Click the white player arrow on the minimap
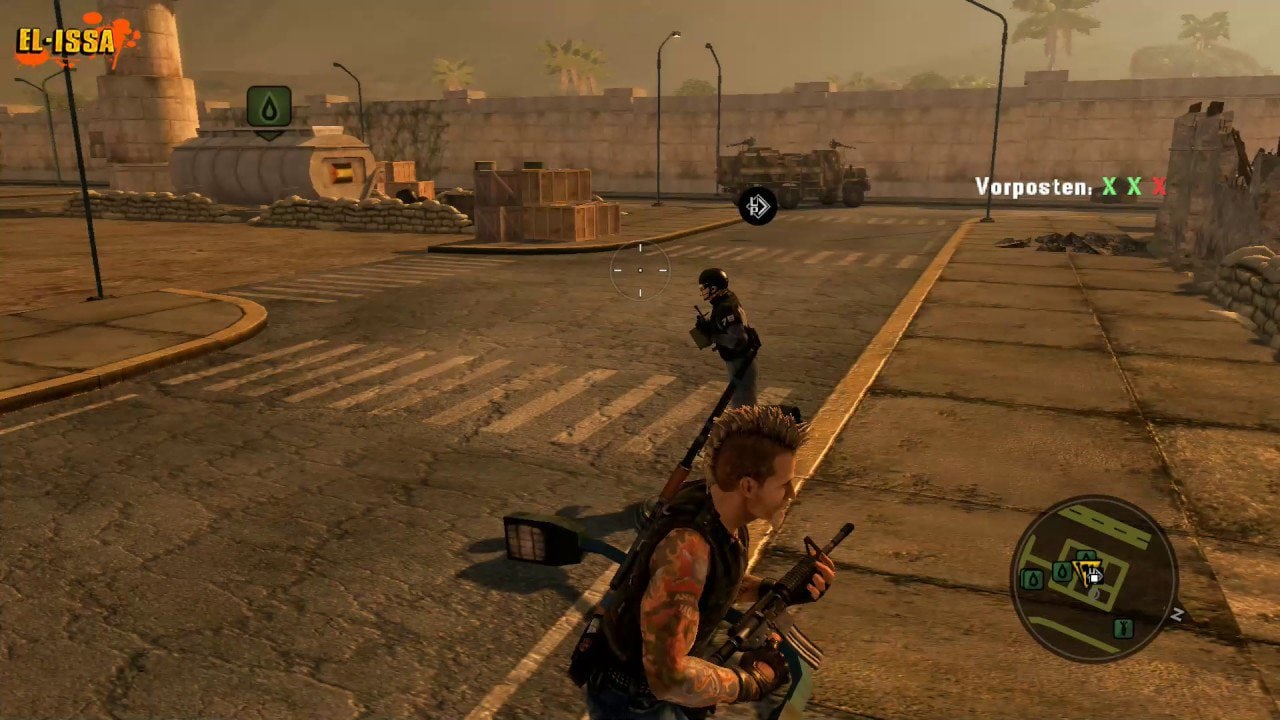The height and width of the screenshot is (720, 1280). [1094, 578]
